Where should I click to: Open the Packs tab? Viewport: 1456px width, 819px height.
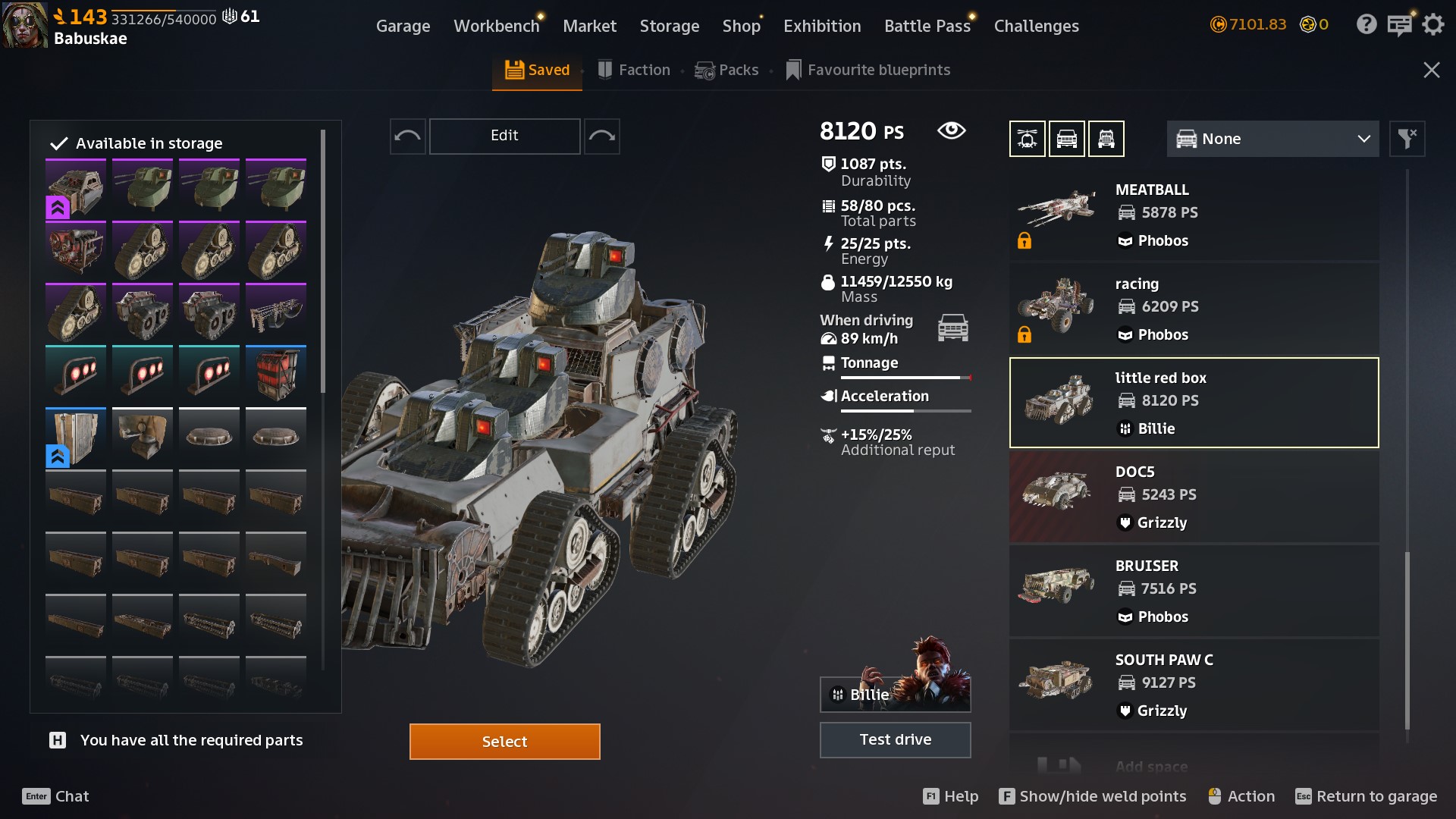click(726, 70)
